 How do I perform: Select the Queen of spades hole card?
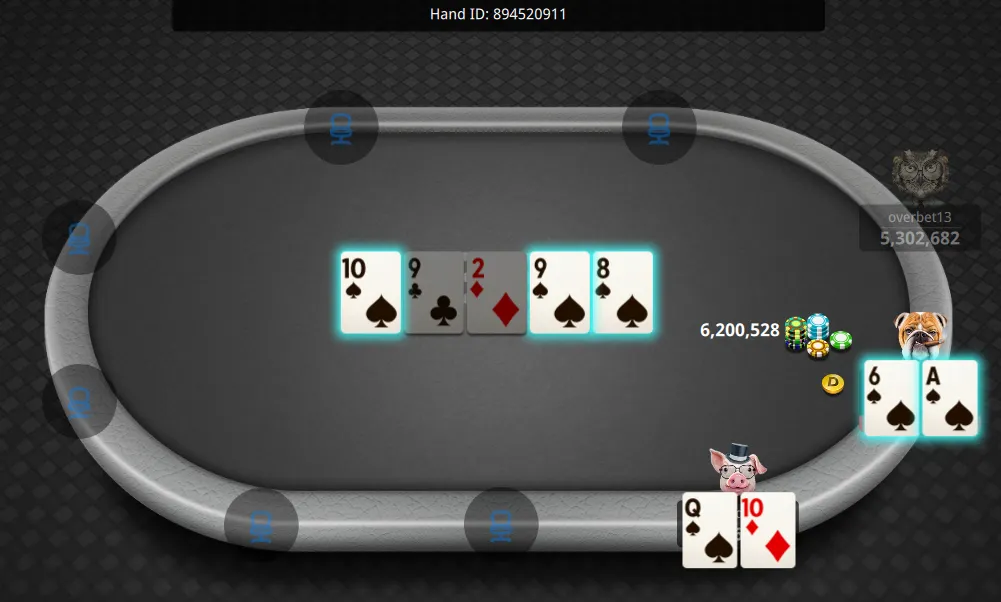709,530
